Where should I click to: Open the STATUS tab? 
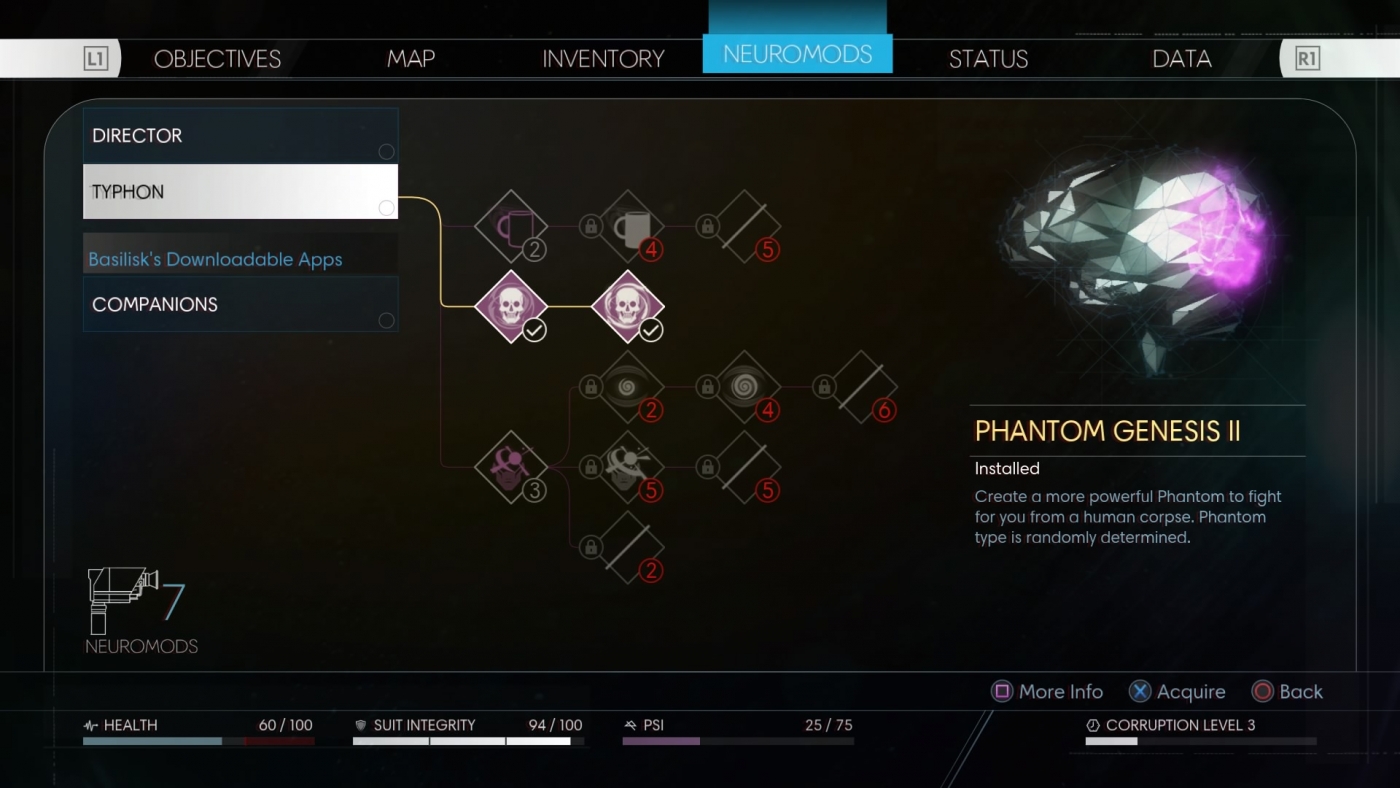coord(988,58)
